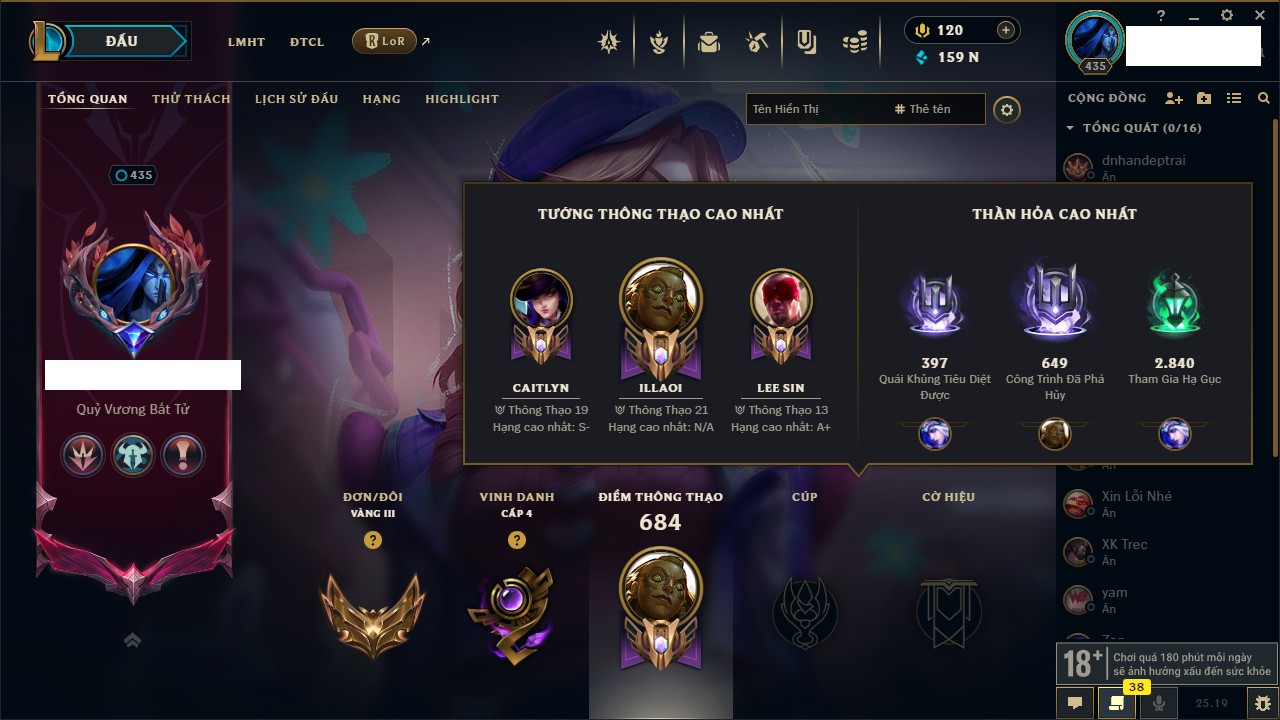Switch to the THỬ THÁCH tab
This screenshot has height=720, width=1280.
pyautogui.click(x=191, y=99)
